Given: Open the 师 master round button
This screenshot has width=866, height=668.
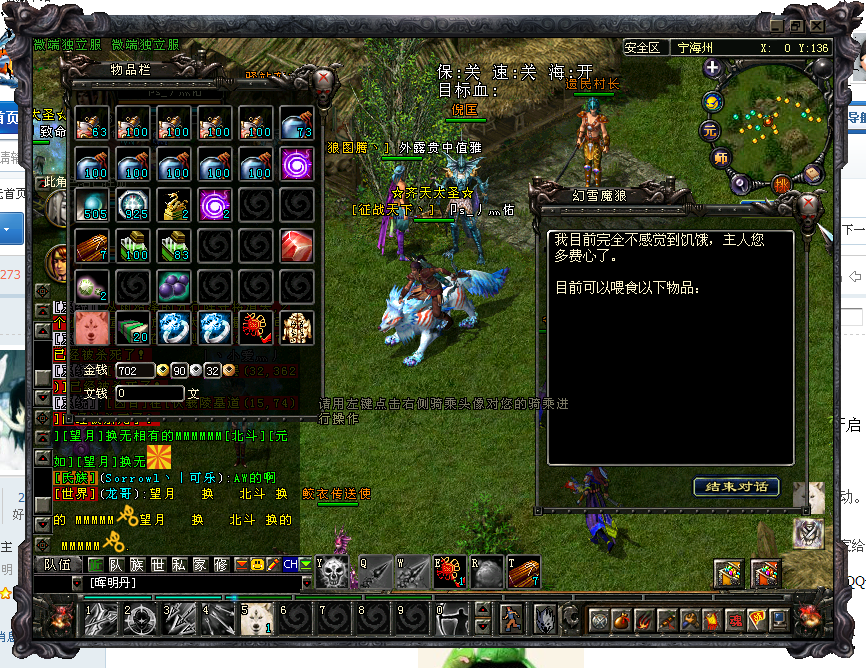Looking at the screenshot, I should click(720, 157).
